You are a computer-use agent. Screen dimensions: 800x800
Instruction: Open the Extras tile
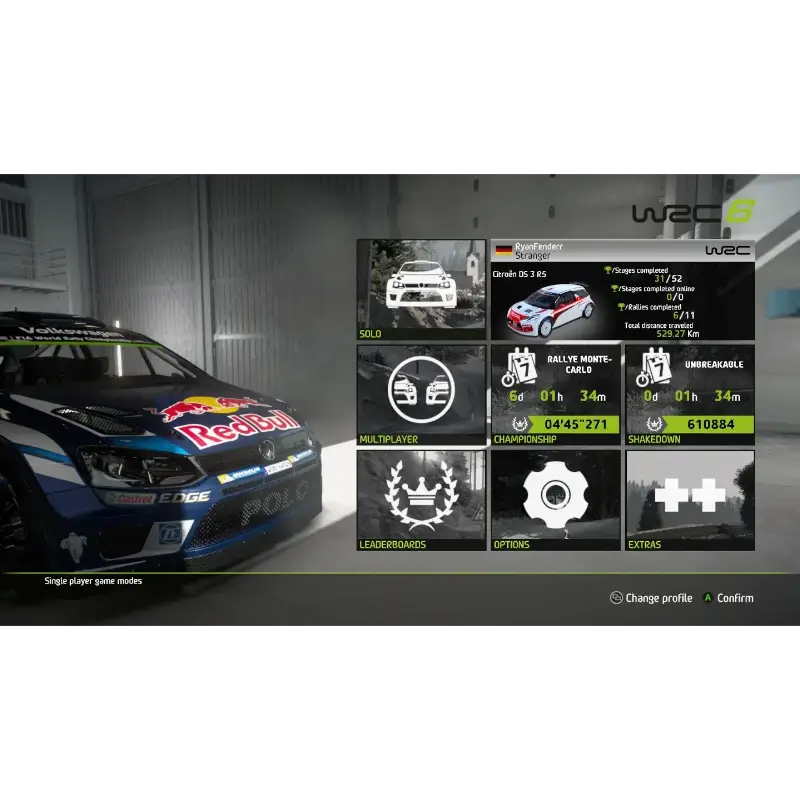(x=690, y=500)
